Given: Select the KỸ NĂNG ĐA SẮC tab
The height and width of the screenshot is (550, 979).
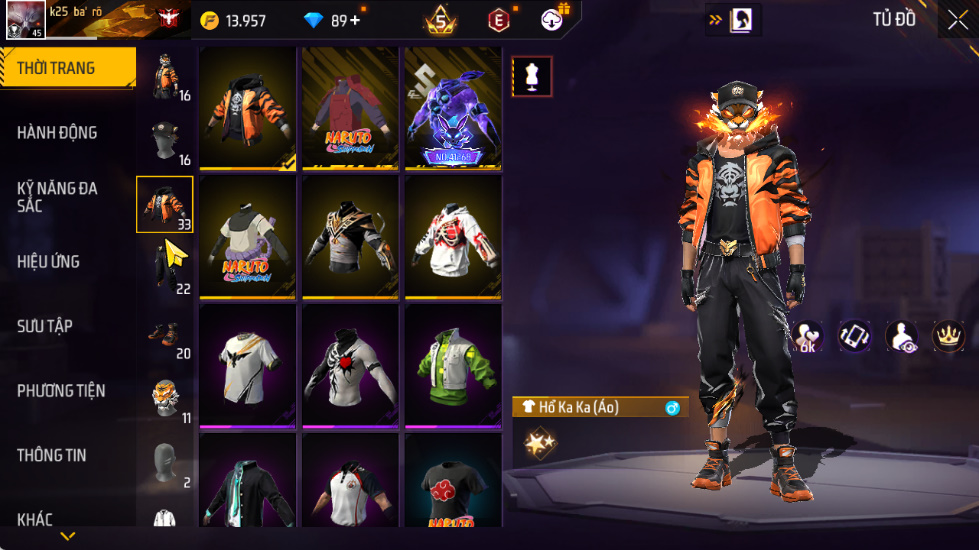Looking at the screenshot, I should 58,197.
